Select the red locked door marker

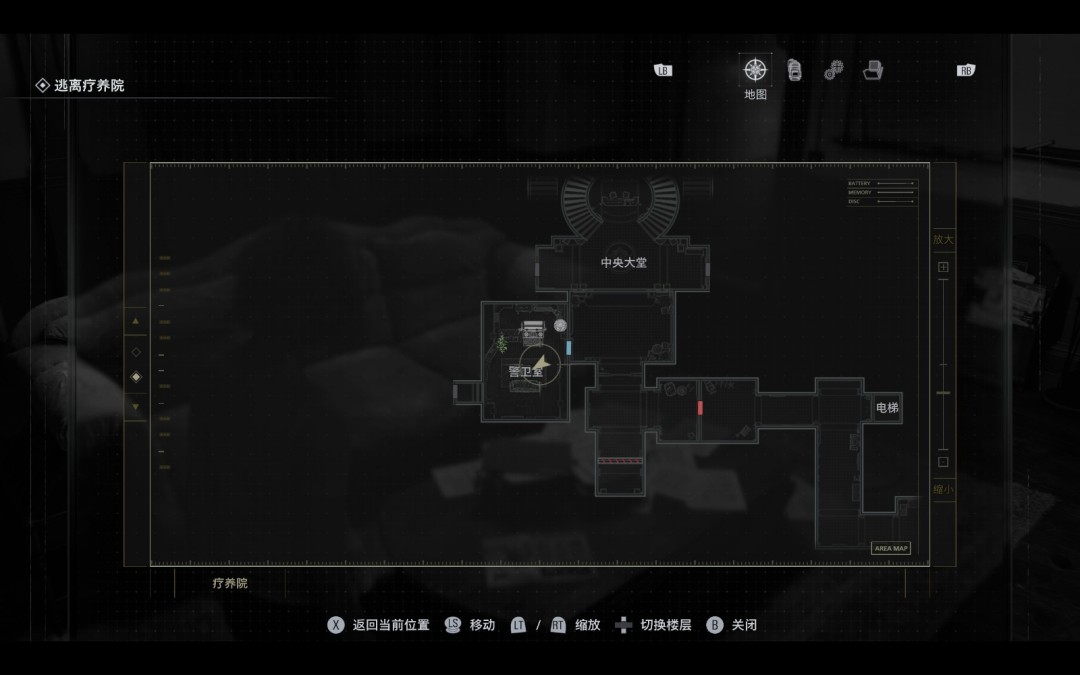coord(700,408)
